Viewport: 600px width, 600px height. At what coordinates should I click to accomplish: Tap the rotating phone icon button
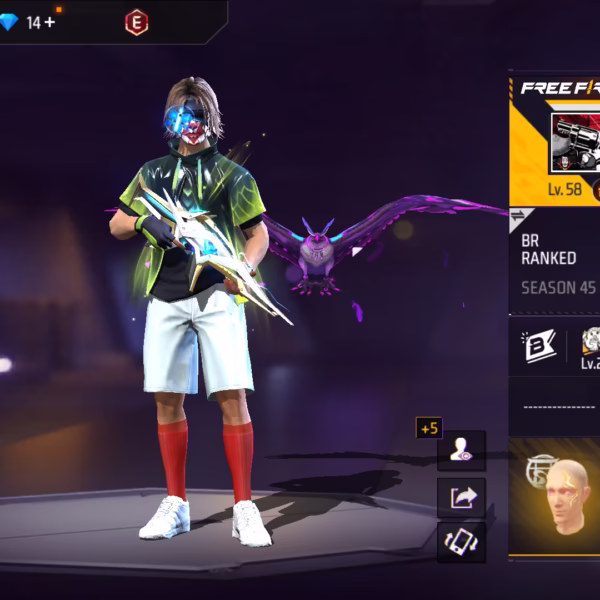[461, 542]
